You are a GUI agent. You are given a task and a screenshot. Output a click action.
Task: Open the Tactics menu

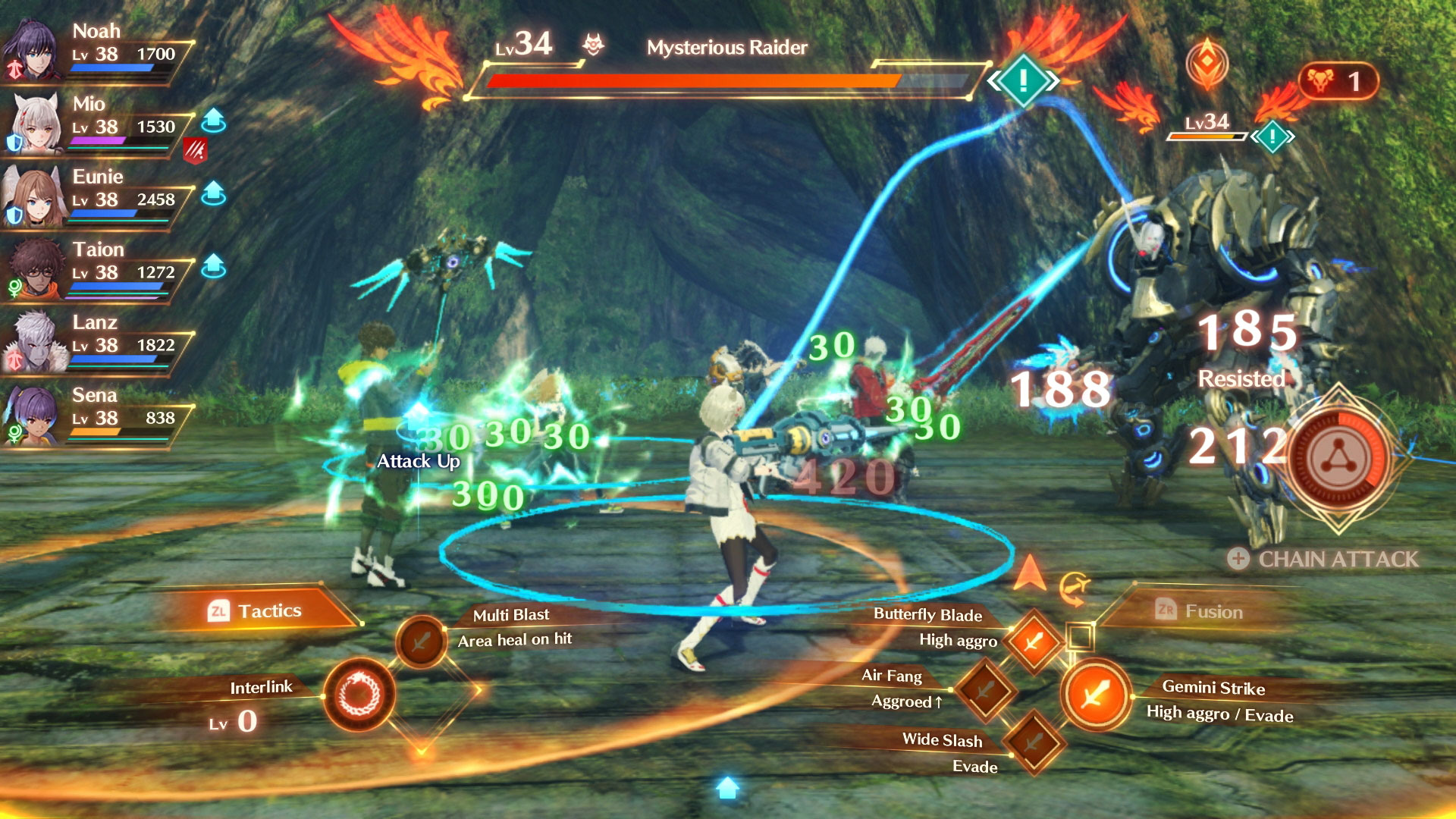[256, 610]
